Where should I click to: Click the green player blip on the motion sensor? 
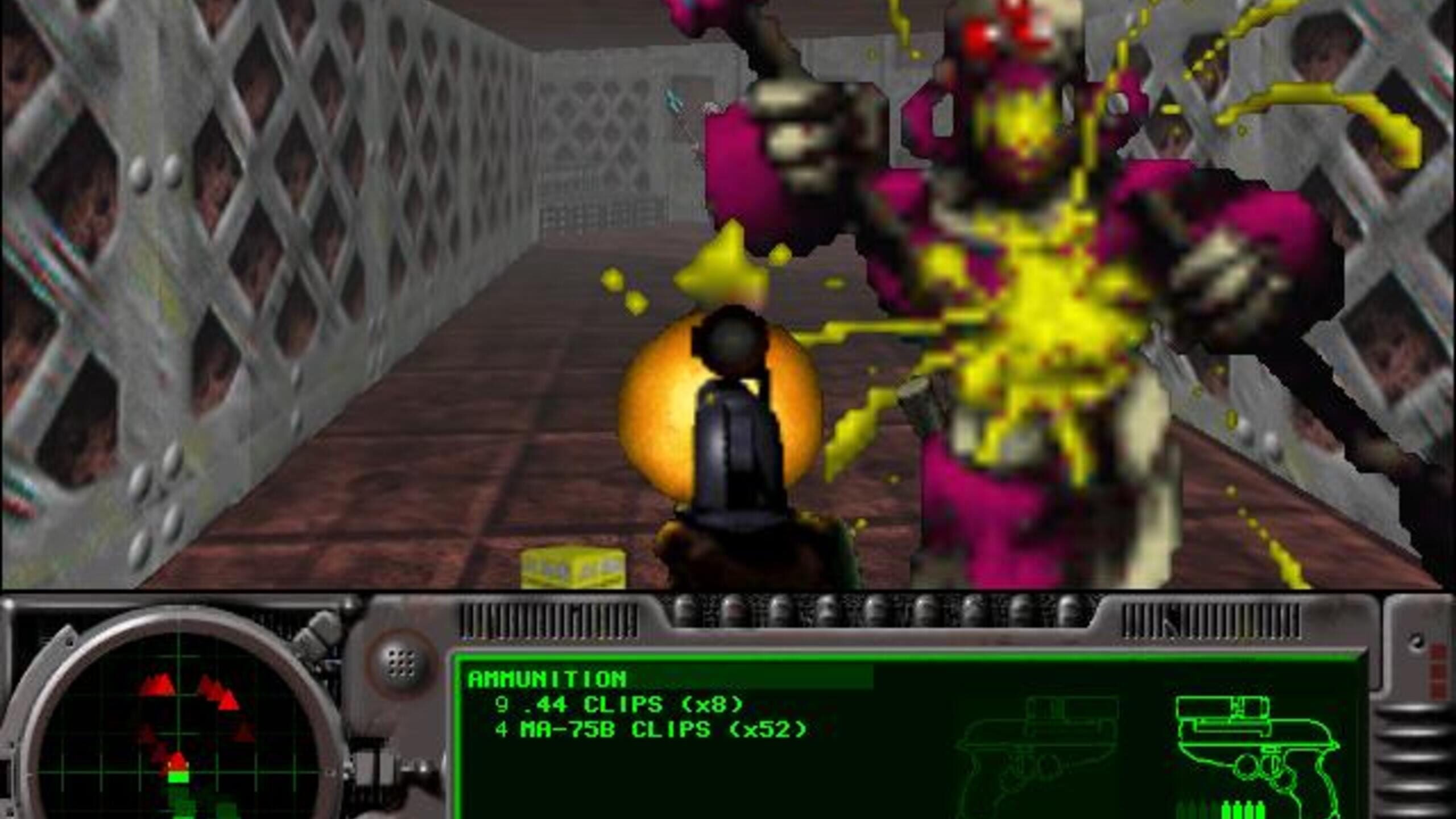pyautogui.click(x=179, y=778)
